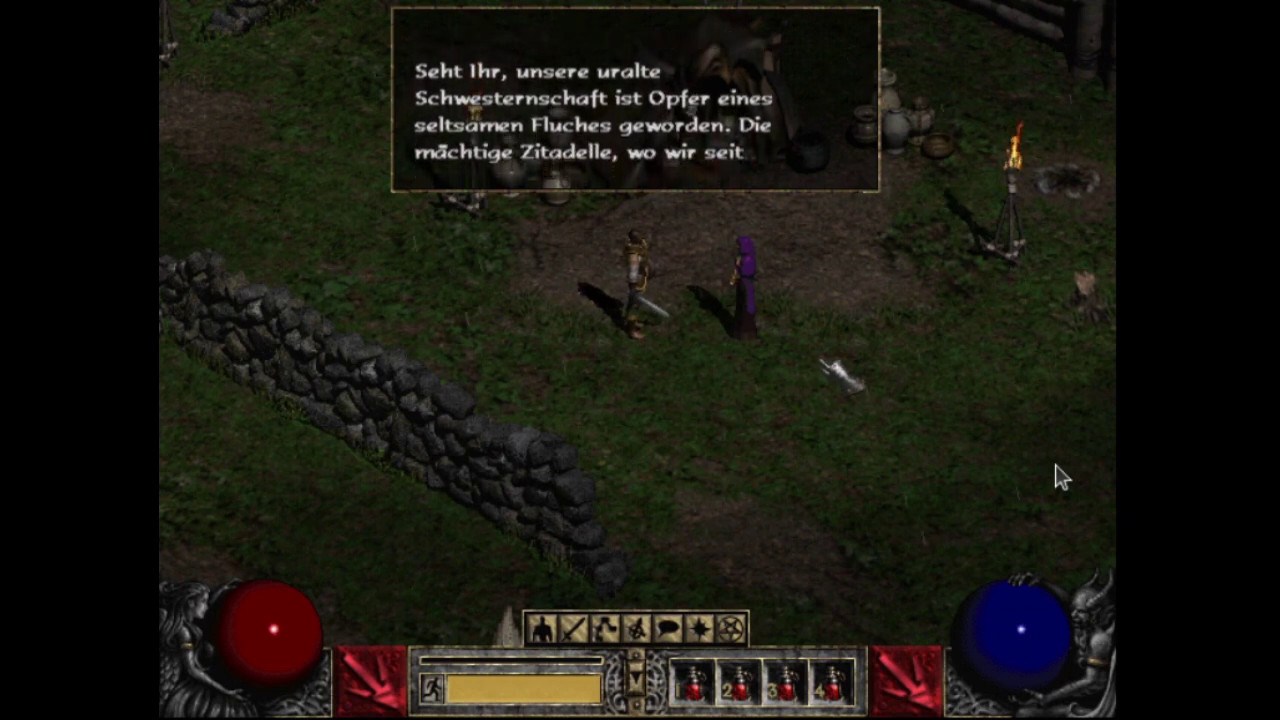Viewport: 1280px width, 720px height.
Task: Open the skill tree branch icon
Action: coord(605,629)
